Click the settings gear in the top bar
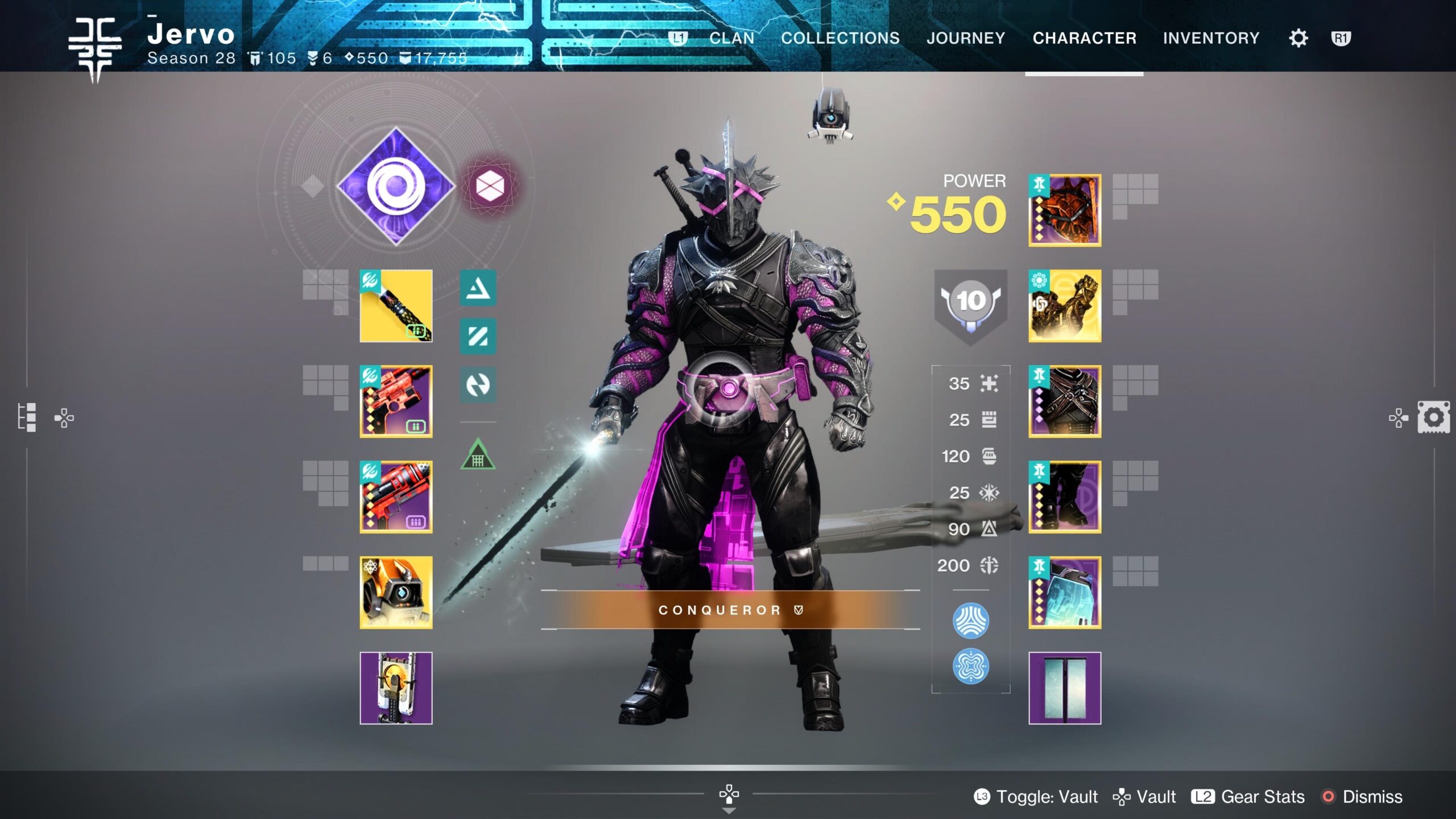This screenshot has width=1456, height=819. point(1298,38)
